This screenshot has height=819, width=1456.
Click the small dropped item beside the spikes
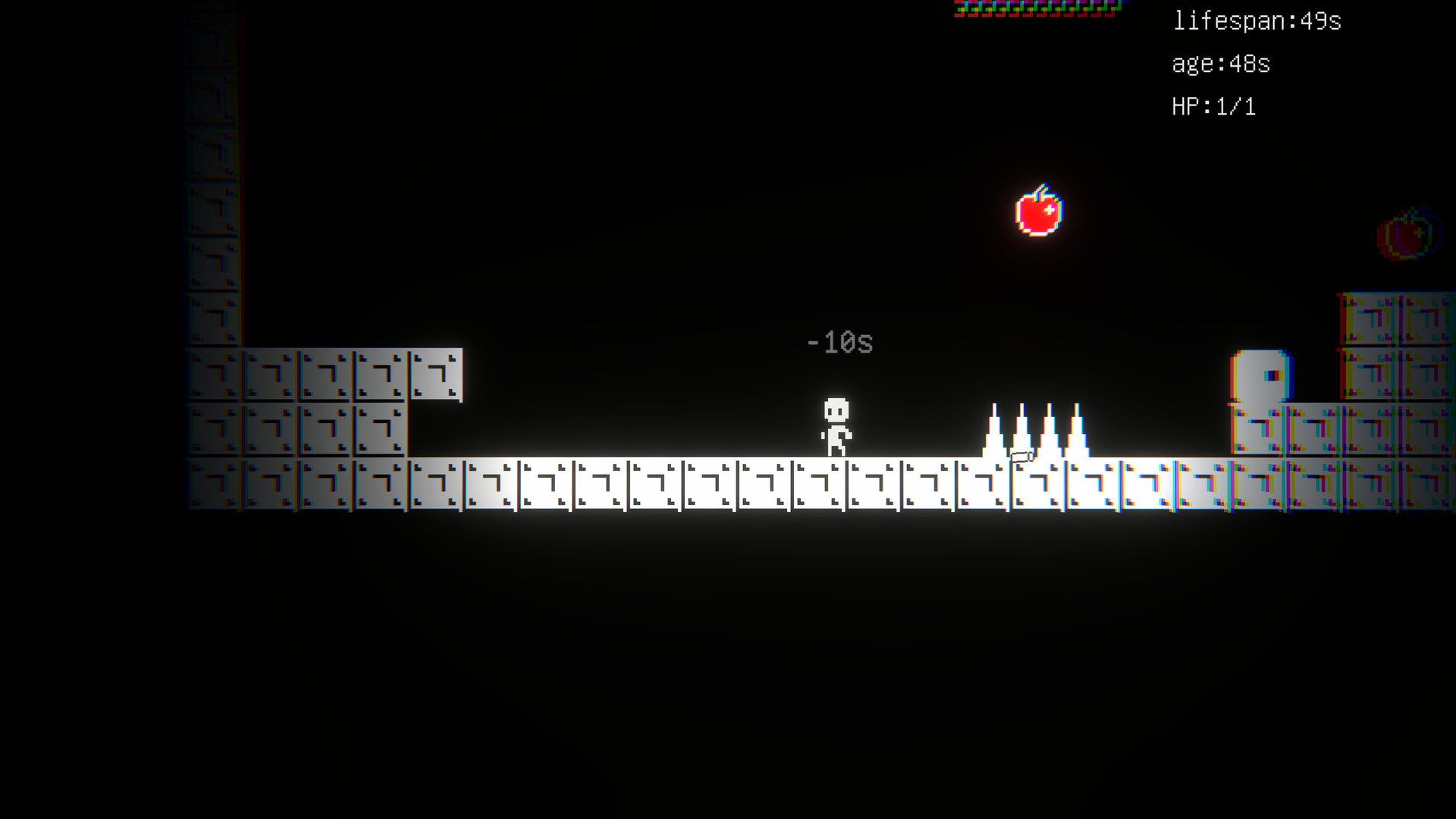(x=1021, y=456)
